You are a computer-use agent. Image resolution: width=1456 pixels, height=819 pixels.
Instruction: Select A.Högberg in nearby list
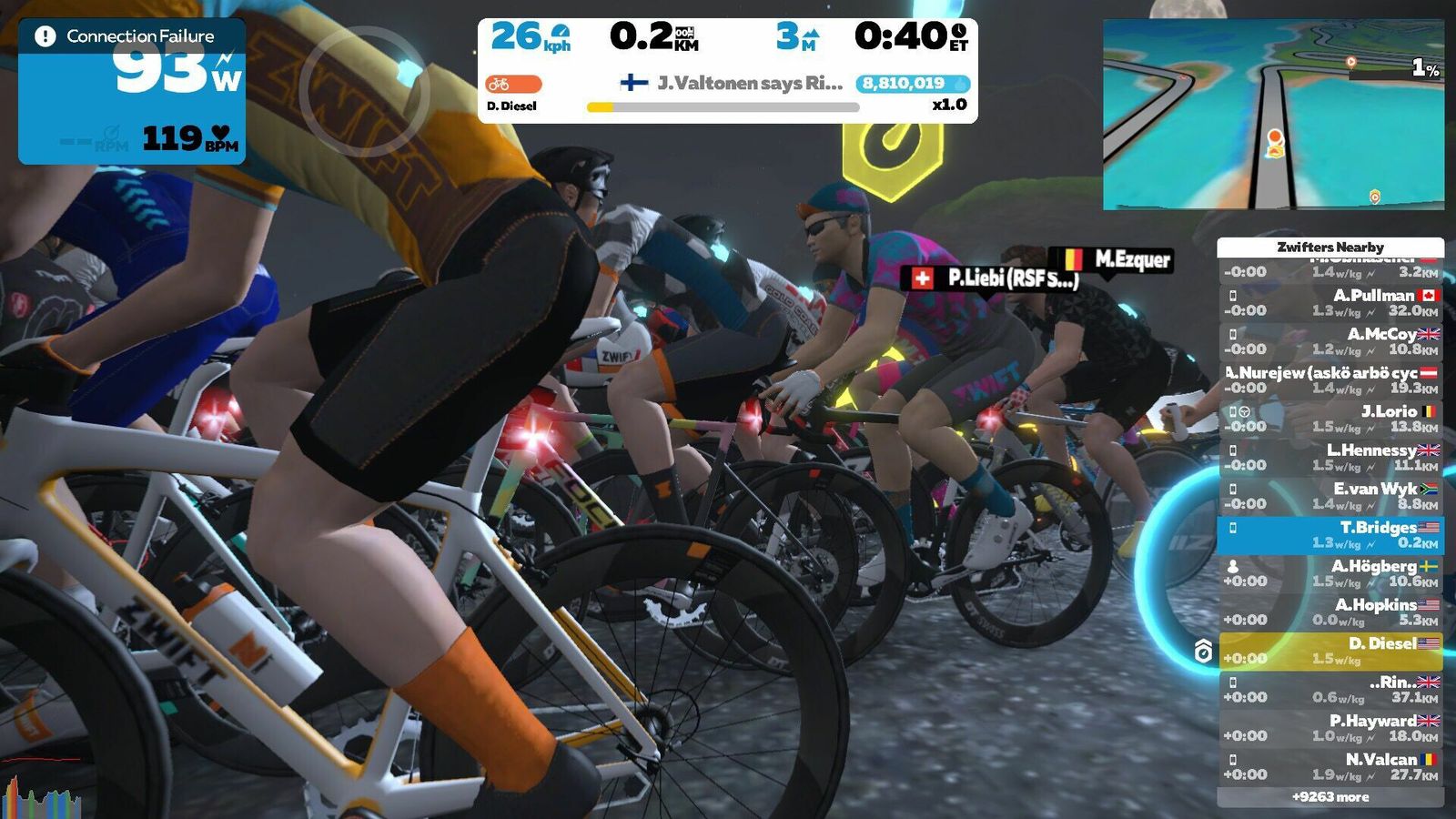pyautogui.click(x=1330, y=573)
